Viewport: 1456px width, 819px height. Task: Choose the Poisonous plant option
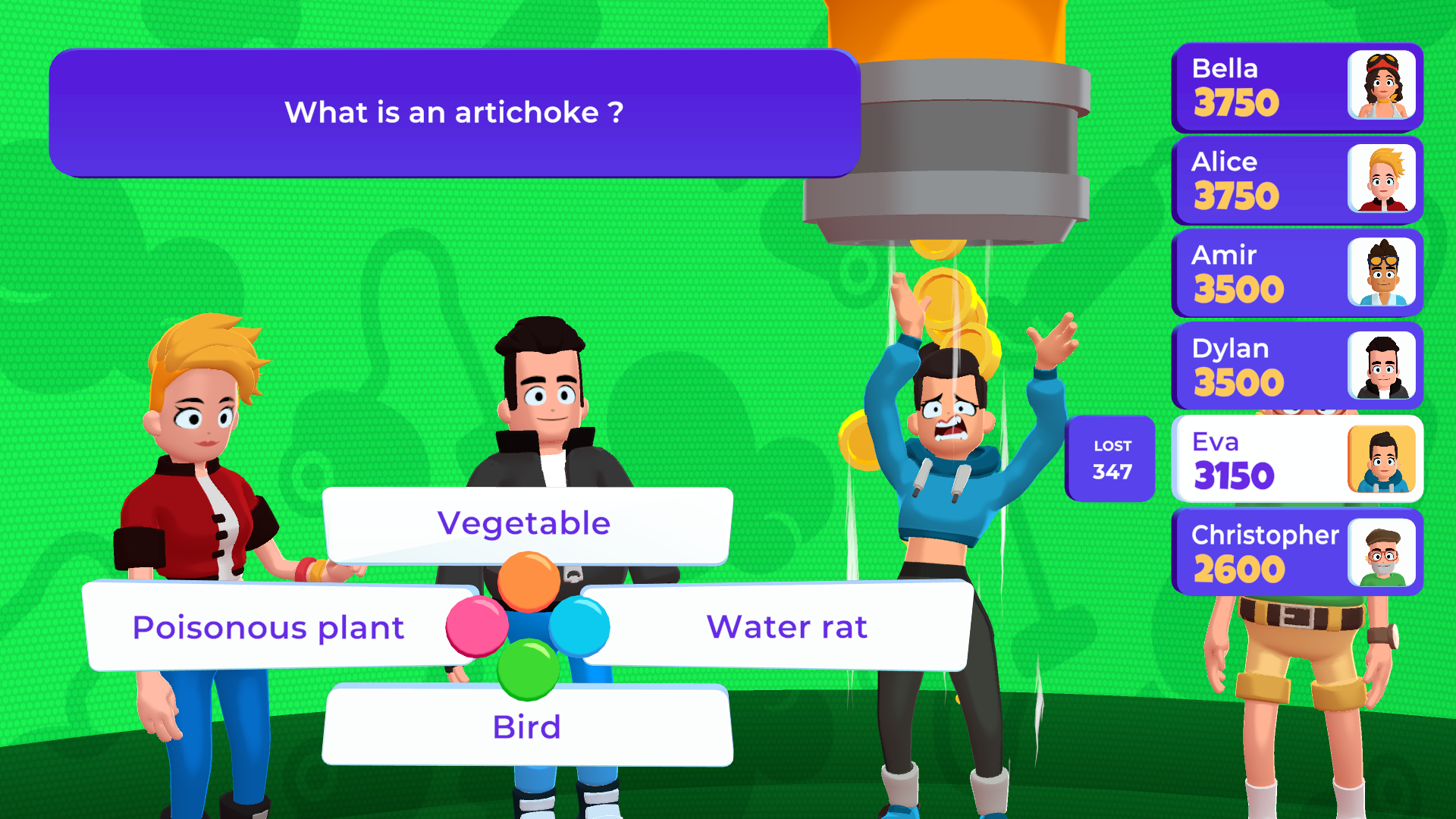pyautogui.click(x=268, y=626)
